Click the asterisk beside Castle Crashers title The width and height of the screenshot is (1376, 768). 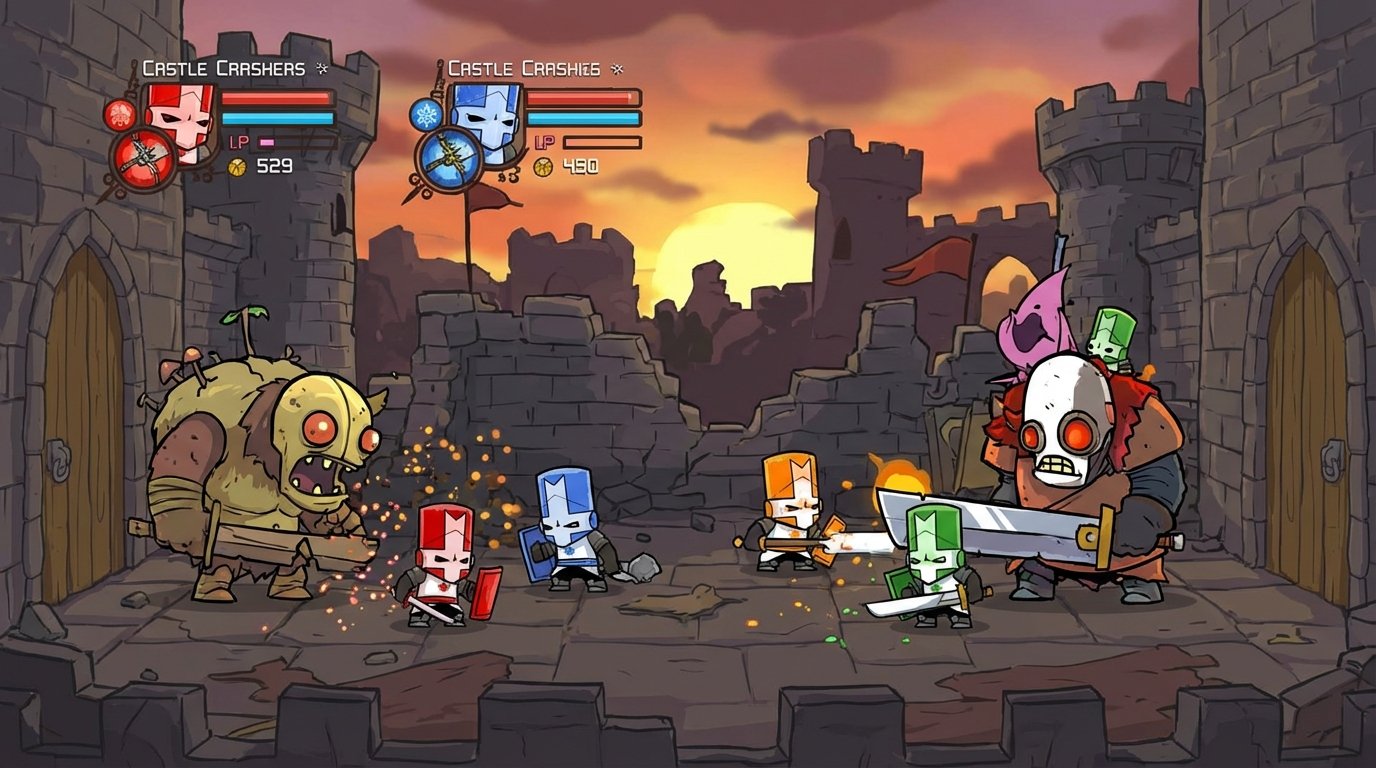click(x=321, y=68)
